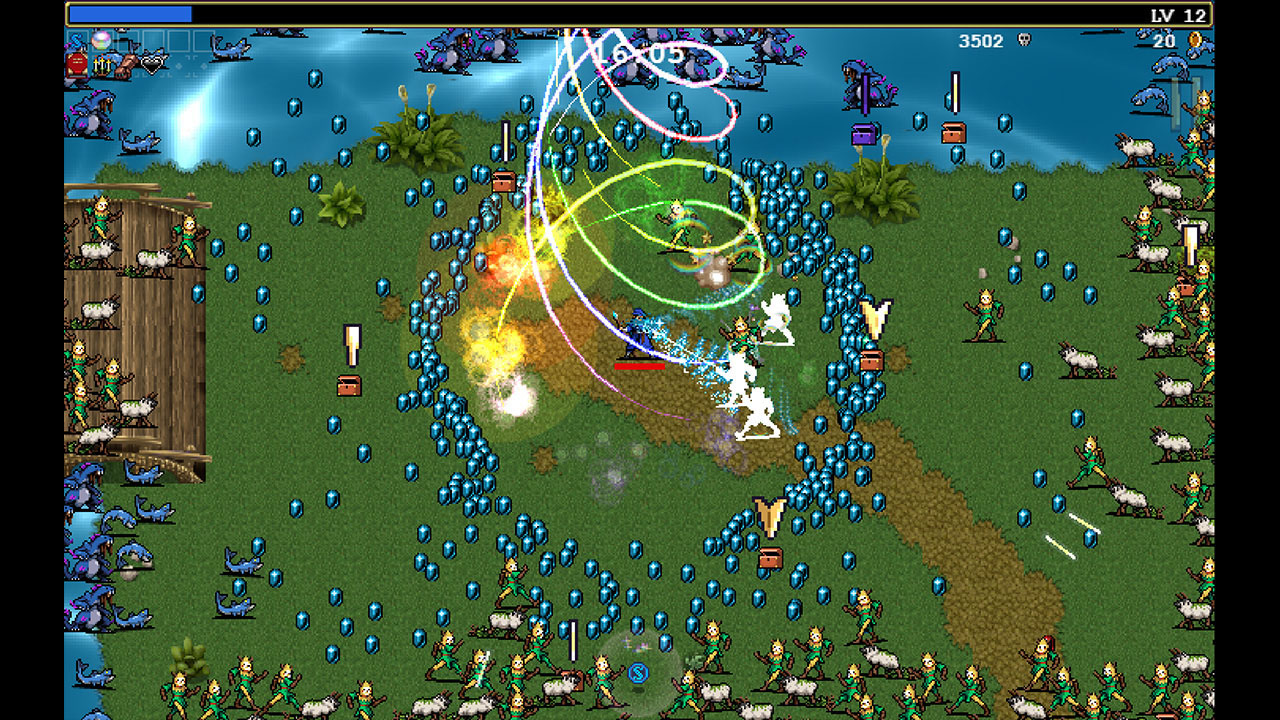The width and height of the screenshot is (1280, 720).
Task: Click the stone gauntlet item icon
Action: pyautogui.click(x=126, y=63)
